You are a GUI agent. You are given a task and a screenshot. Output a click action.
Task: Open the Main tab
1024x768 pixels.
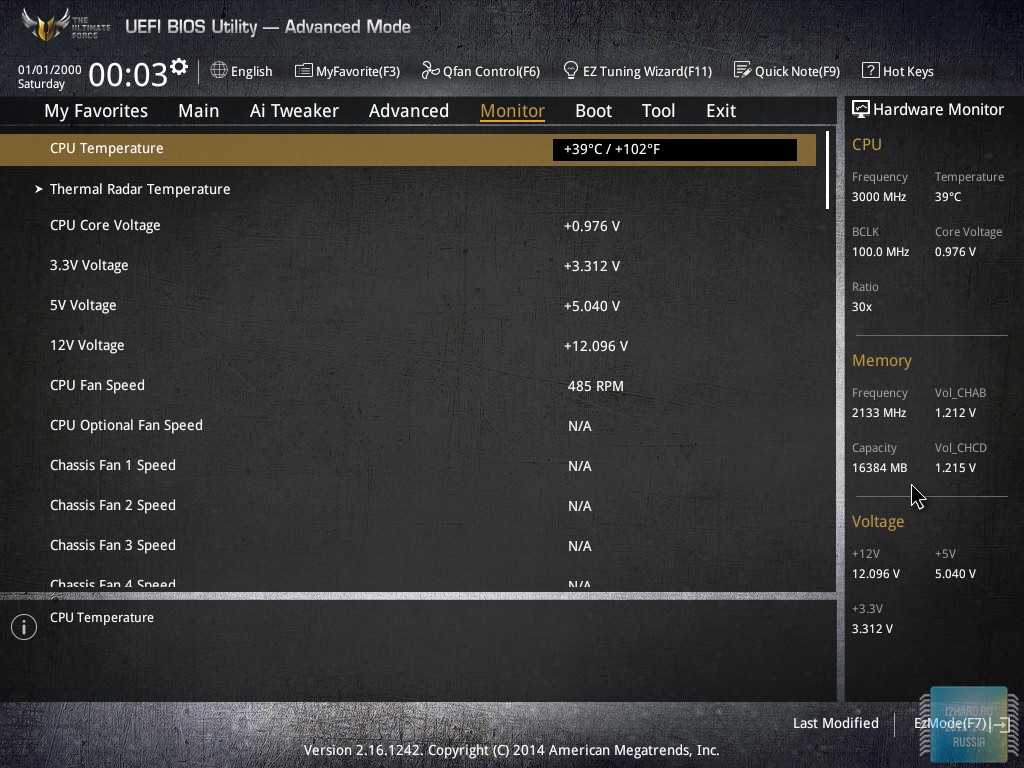click(198, 111)
